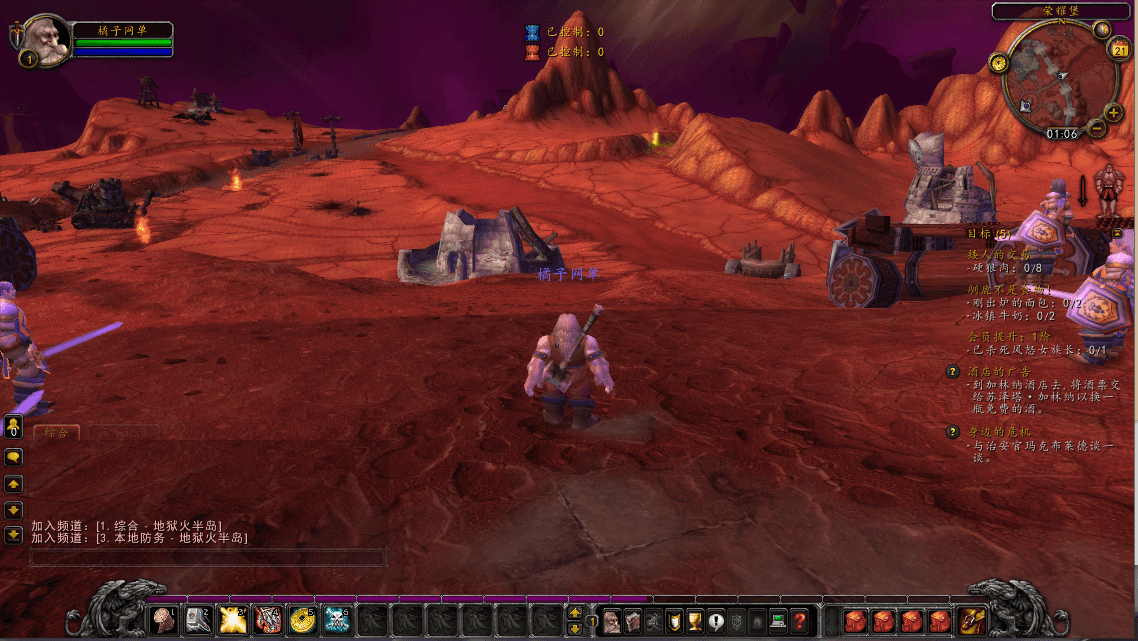Open the red question mark help button

(x=799, y=621)
